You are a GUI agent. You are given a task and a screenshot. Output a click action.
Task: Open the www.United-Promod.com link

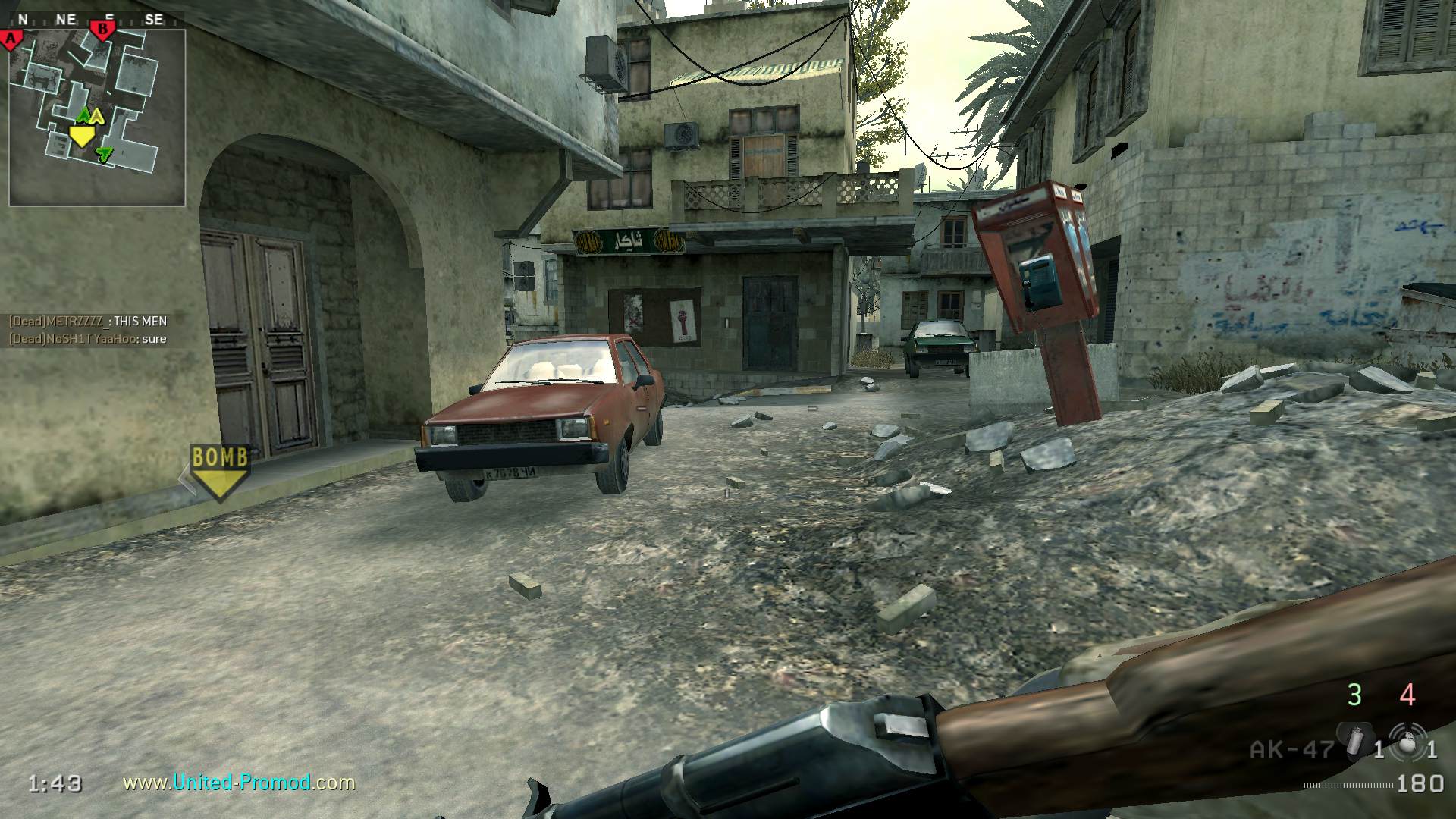[239, 782]
